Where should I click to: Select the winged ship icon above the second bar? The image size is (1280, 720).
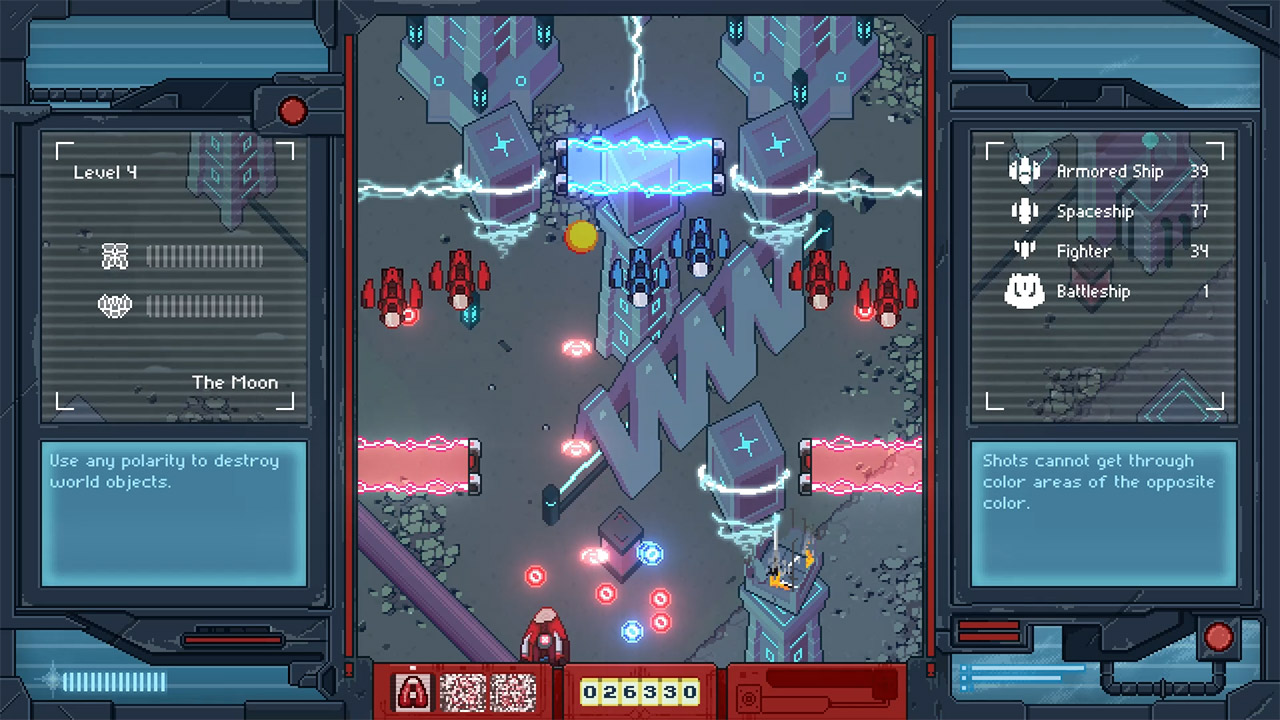115,306
